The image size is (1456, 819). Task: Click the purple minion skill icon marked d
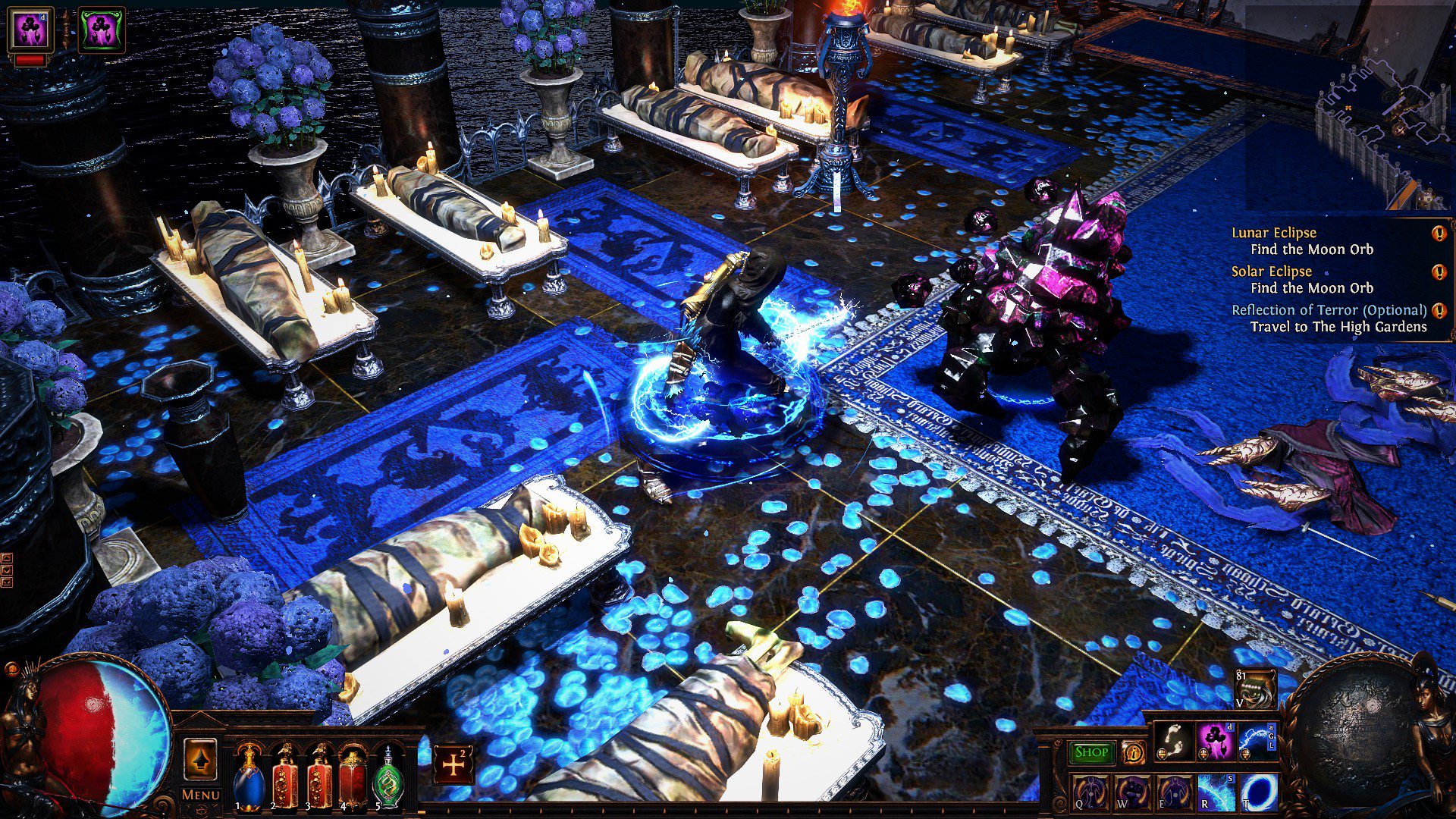1214,741
